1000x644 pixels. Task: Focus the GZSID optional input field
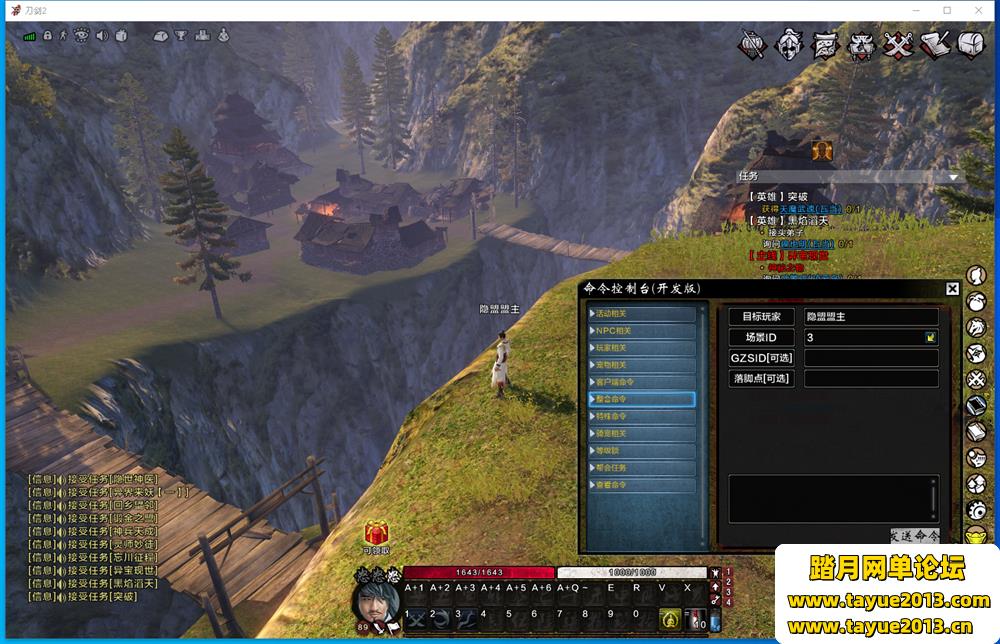tap(871, 358)
